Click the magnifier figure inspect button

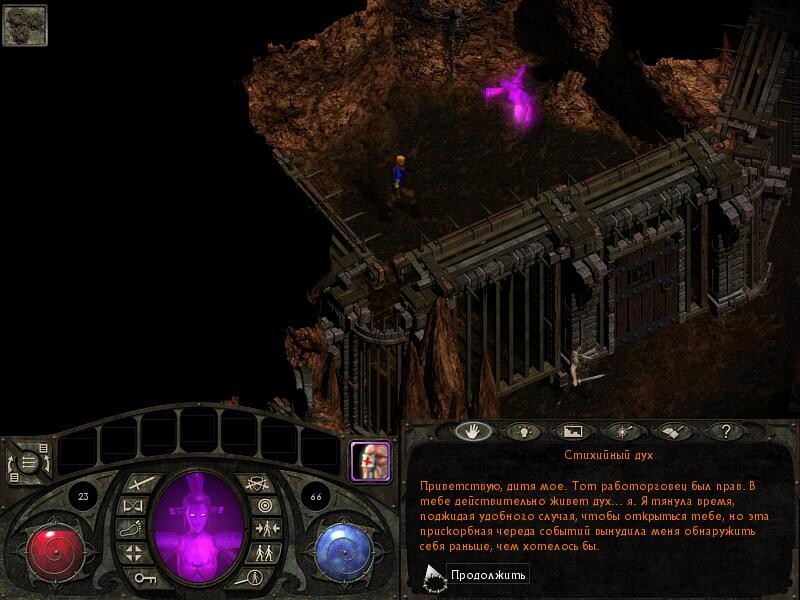pyautogui.click(x=256, y=577)
